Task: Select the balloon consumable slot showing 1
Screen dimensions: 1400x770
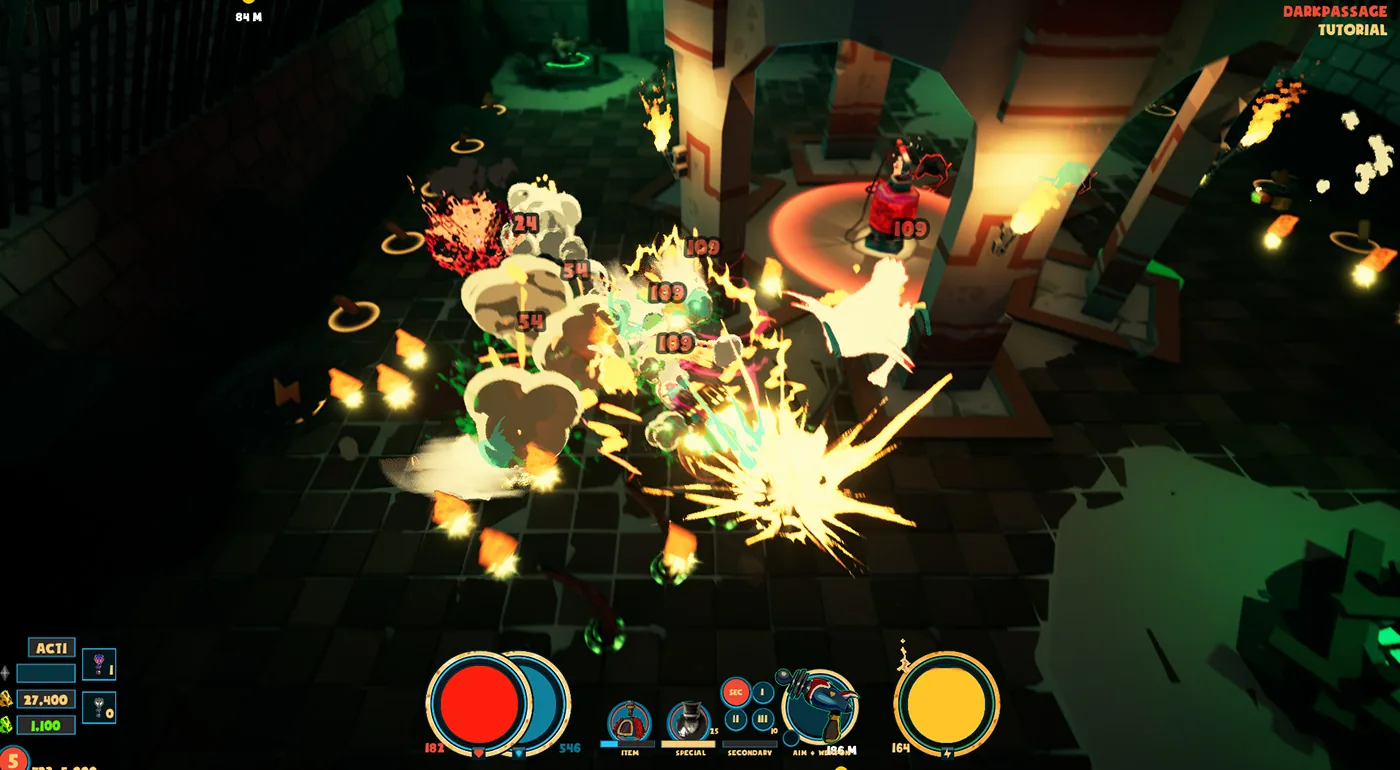Action: 99,665
